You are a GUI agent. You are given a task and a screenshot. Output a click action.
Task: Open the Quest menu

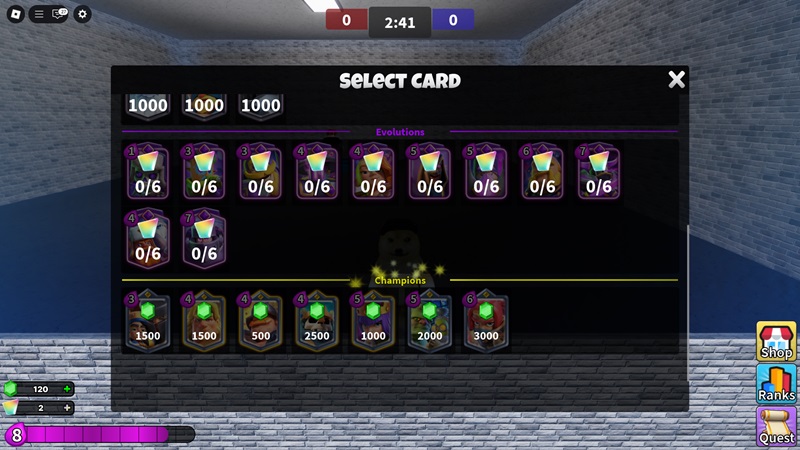point(776,427)
